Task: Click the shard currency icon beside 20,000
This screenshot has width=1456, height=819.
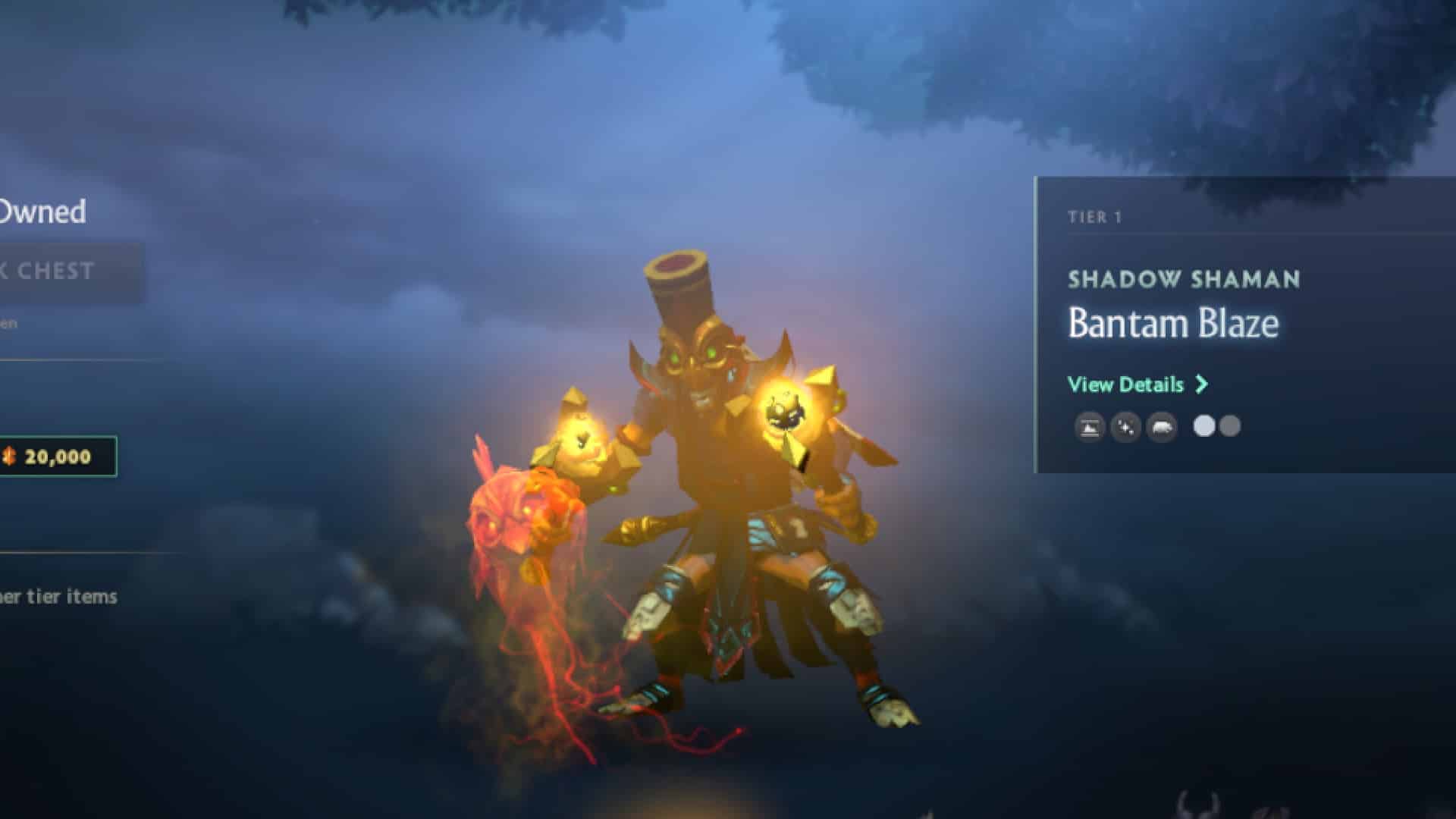Action: (11, 456)
